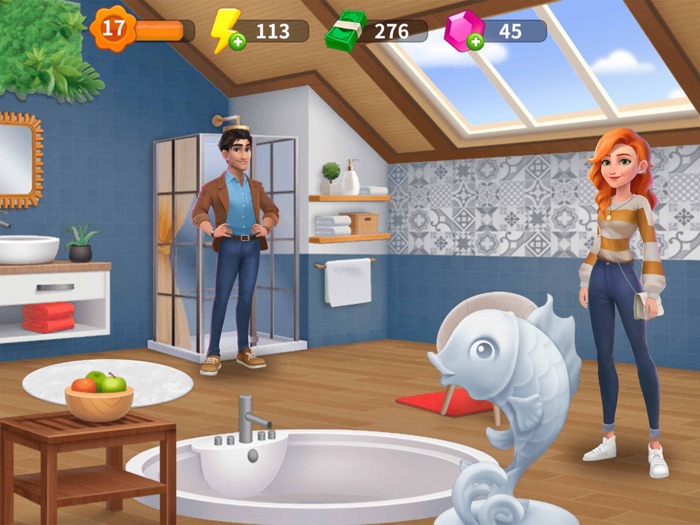Open the green cash stack icon
This screenshot has height=525, width=700.
(346, 30)
